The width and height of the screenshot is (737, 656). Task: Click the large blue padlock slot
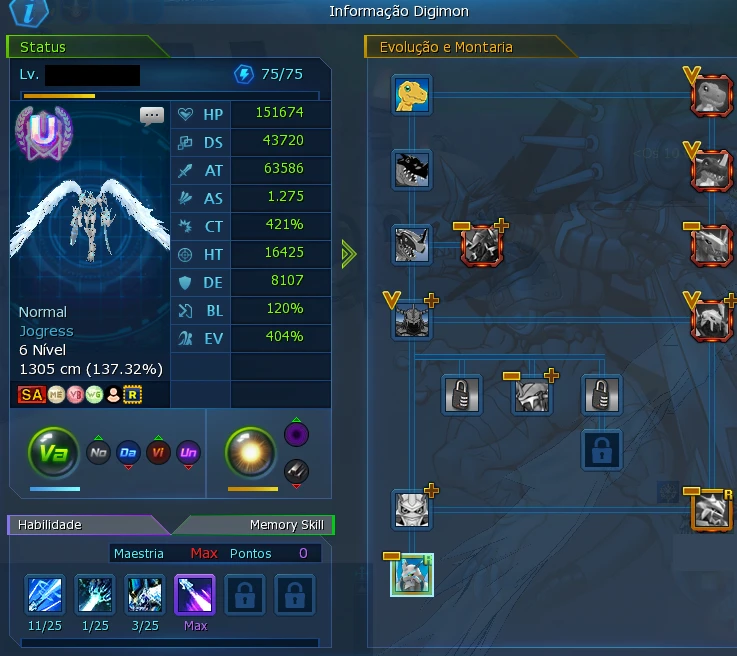602,448
